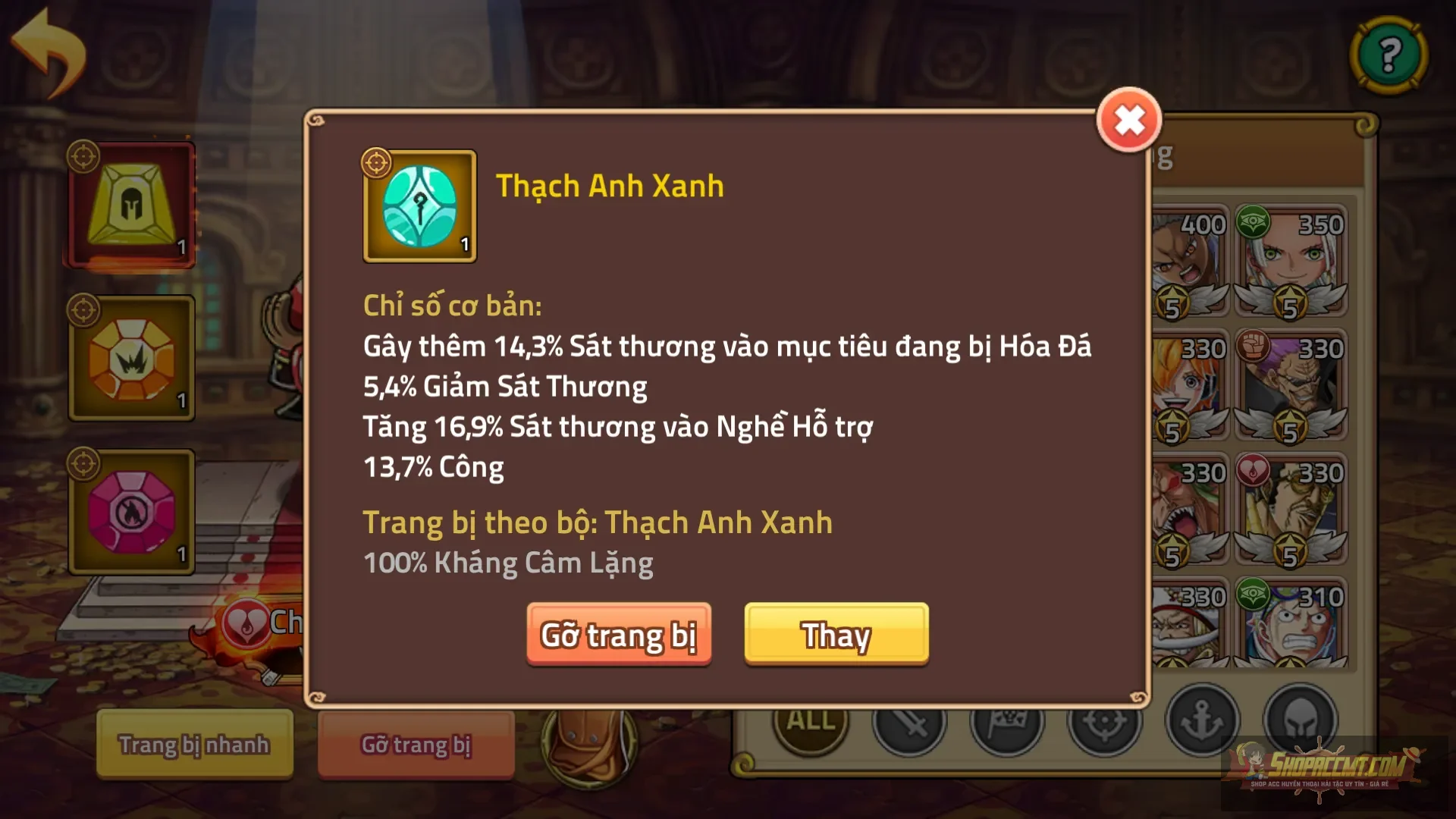Click the Thạch Anh Xanh blue gem item icon
1456x819 pixels.
pos(419,206)
